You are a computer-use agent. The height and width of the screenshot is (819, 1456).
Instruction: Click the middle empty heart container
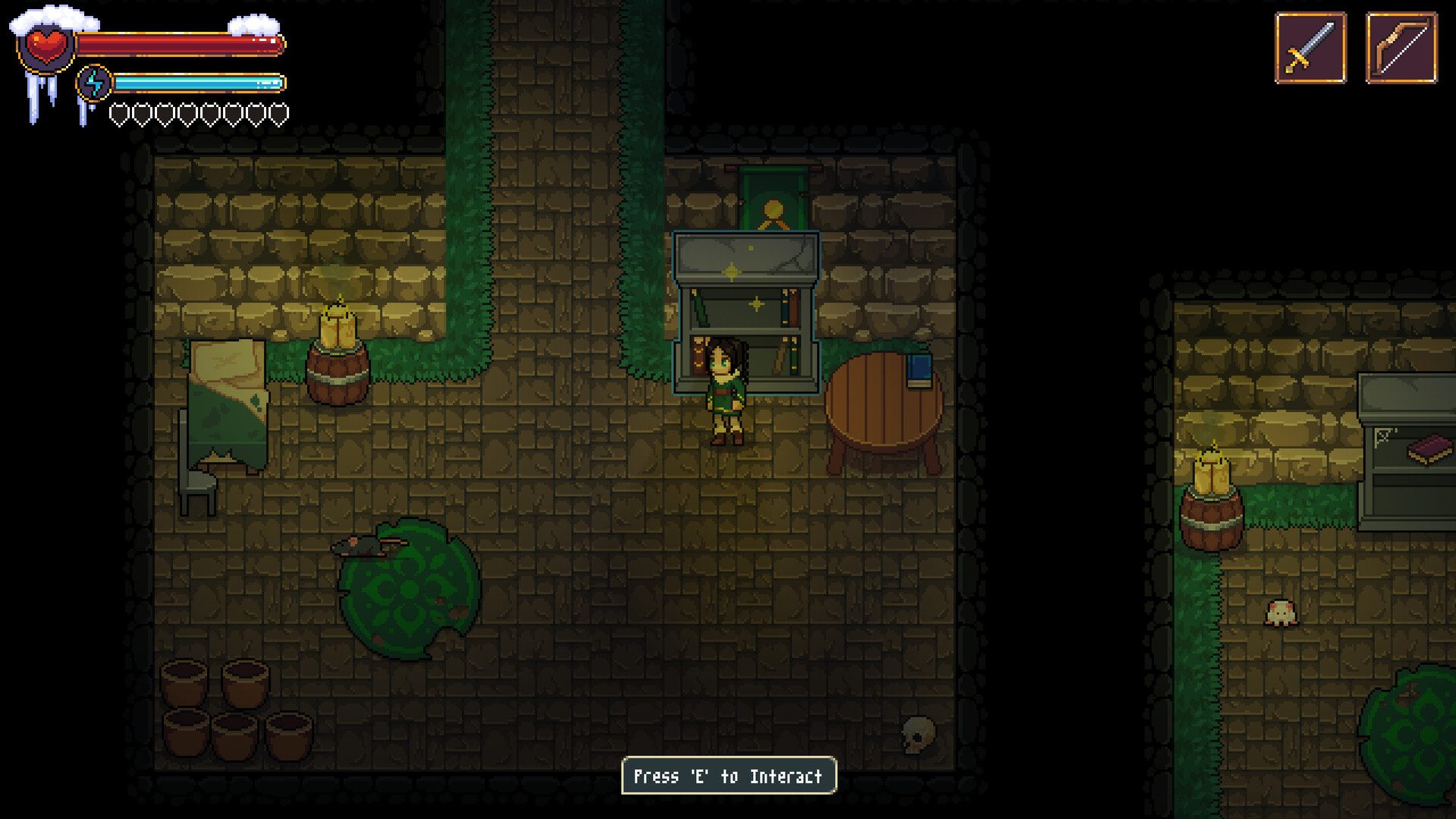pyautogui.click(x=199, y=114)
